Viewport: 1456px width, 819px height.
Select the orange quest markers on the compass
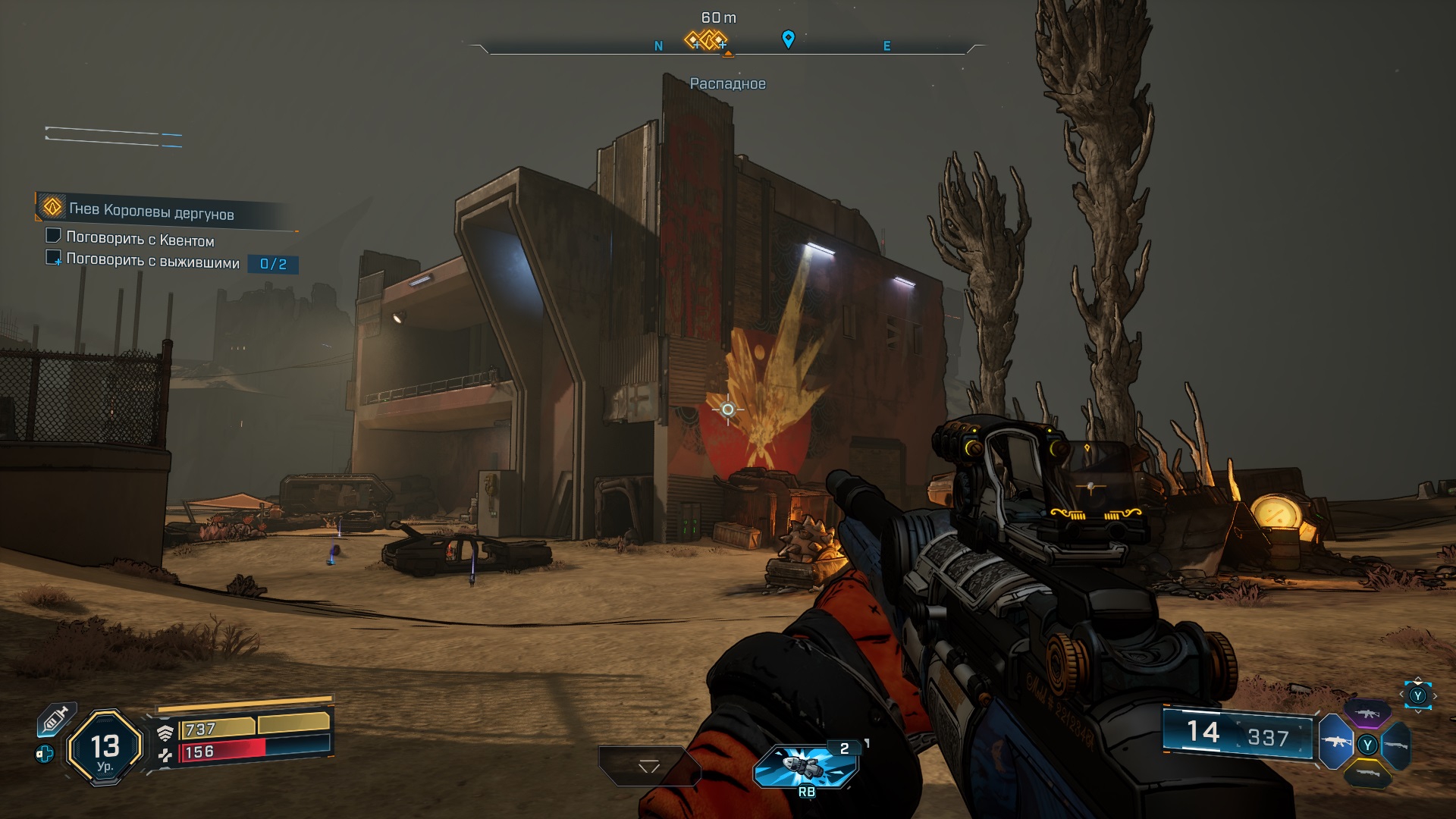[706, 39]
